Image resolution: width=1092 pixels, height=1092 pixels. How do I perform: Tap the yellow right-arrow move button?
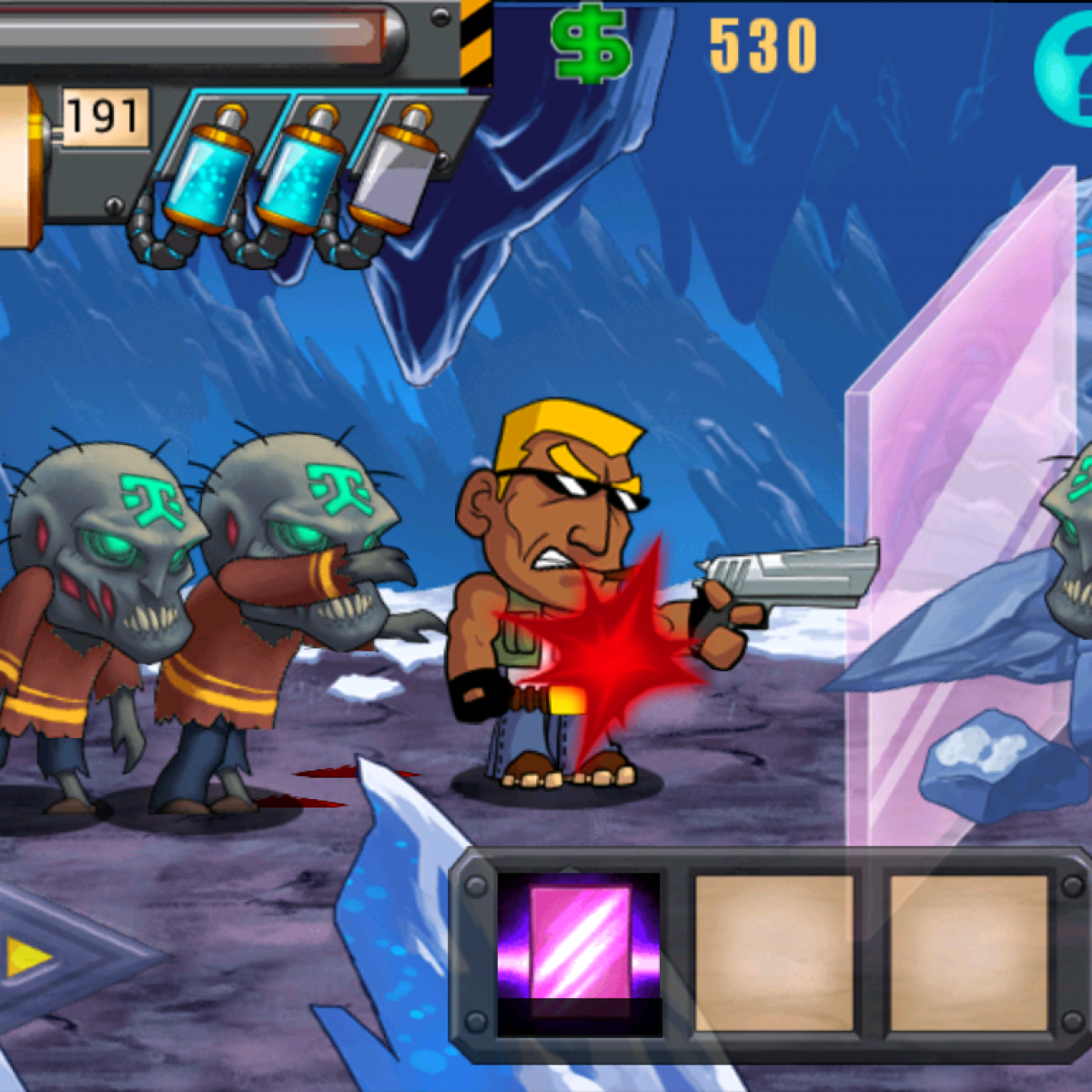29,957
